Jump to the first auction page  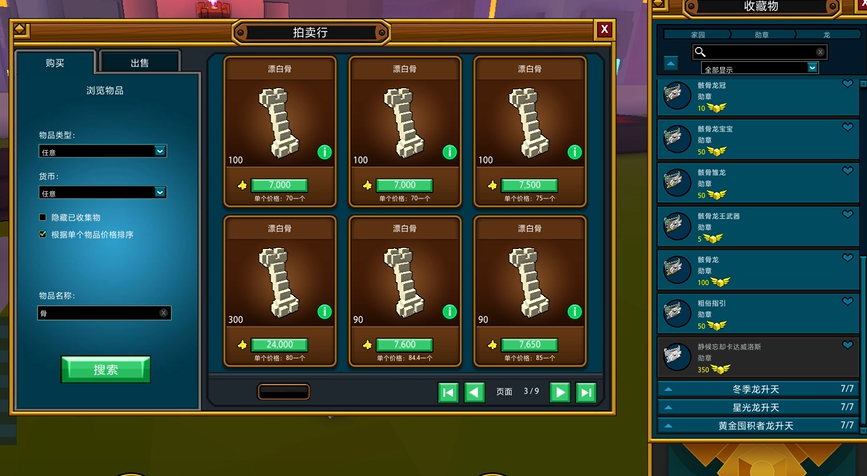pyautogui.click(x=449, y=392)
